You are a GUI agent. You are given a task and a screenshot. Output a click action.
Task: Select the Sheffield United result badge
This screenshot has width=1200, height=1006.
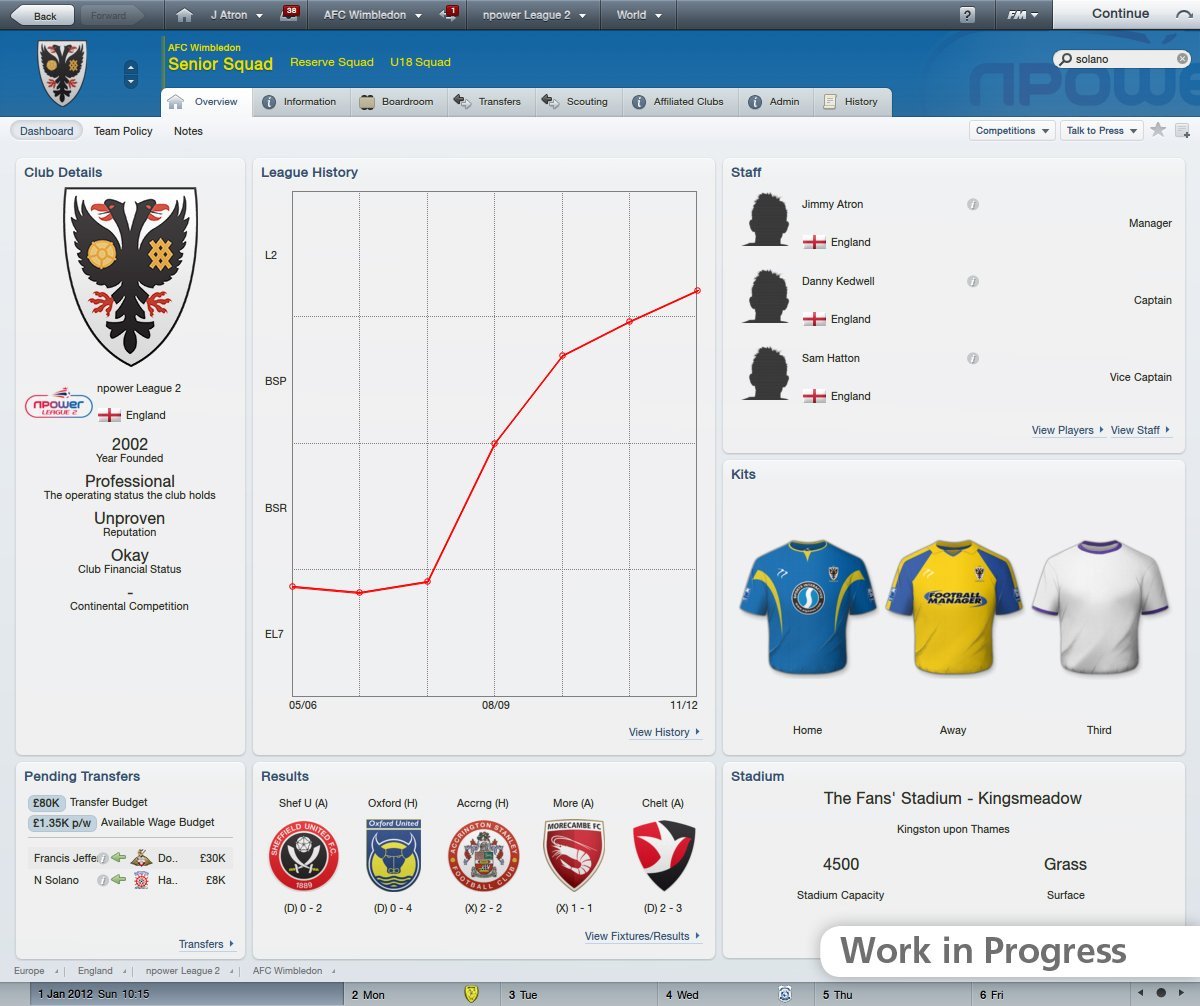tap(303, 855)
